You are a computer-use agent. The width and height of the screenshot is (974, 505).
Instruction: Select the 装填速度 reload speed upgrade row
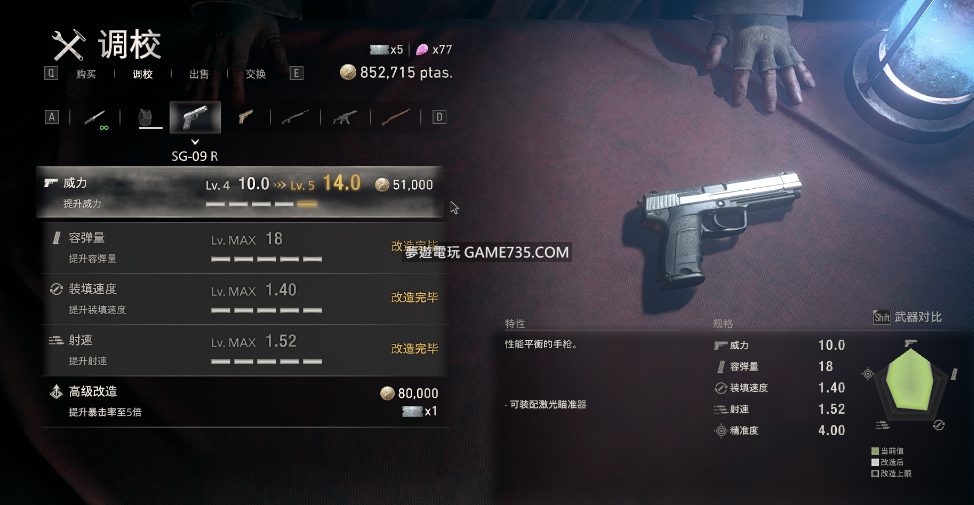coord(240,299)
